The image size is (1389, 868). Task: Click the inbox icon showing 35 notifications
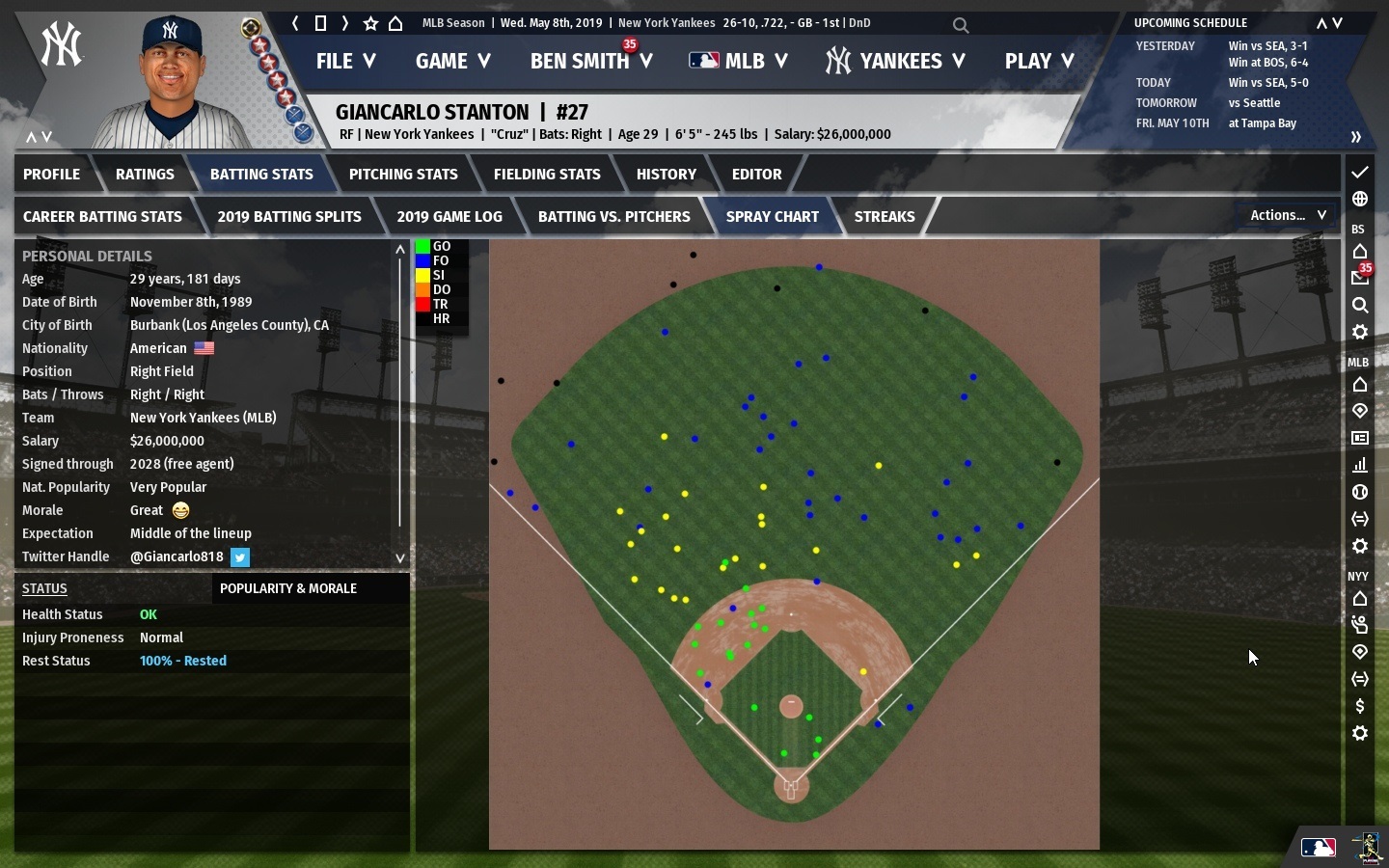coord(1360,278)
